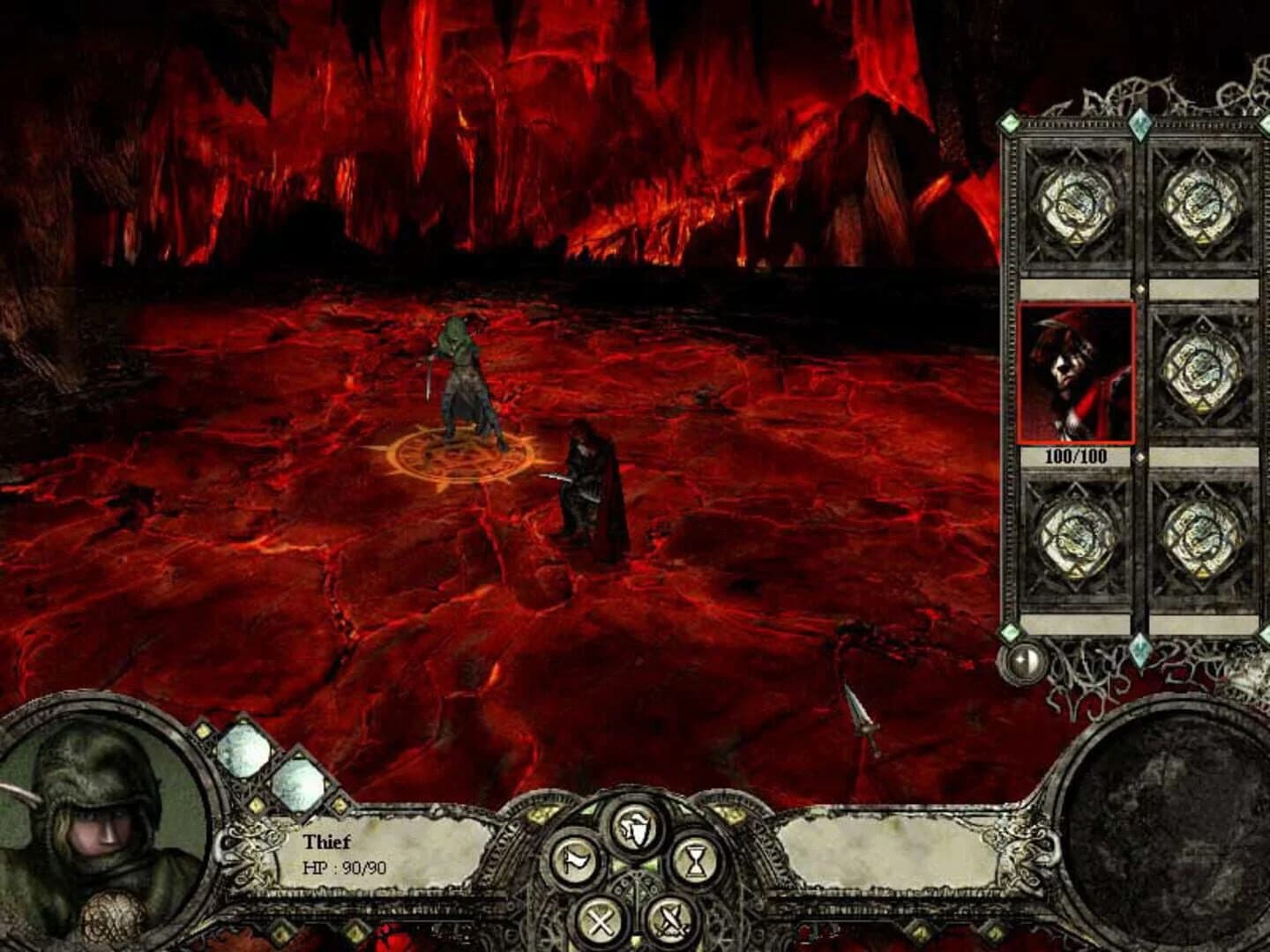Click the bottom-right dragon emblem slot
The height and width of the screenshot is (952, 1270).
[x=1198, y=538]
